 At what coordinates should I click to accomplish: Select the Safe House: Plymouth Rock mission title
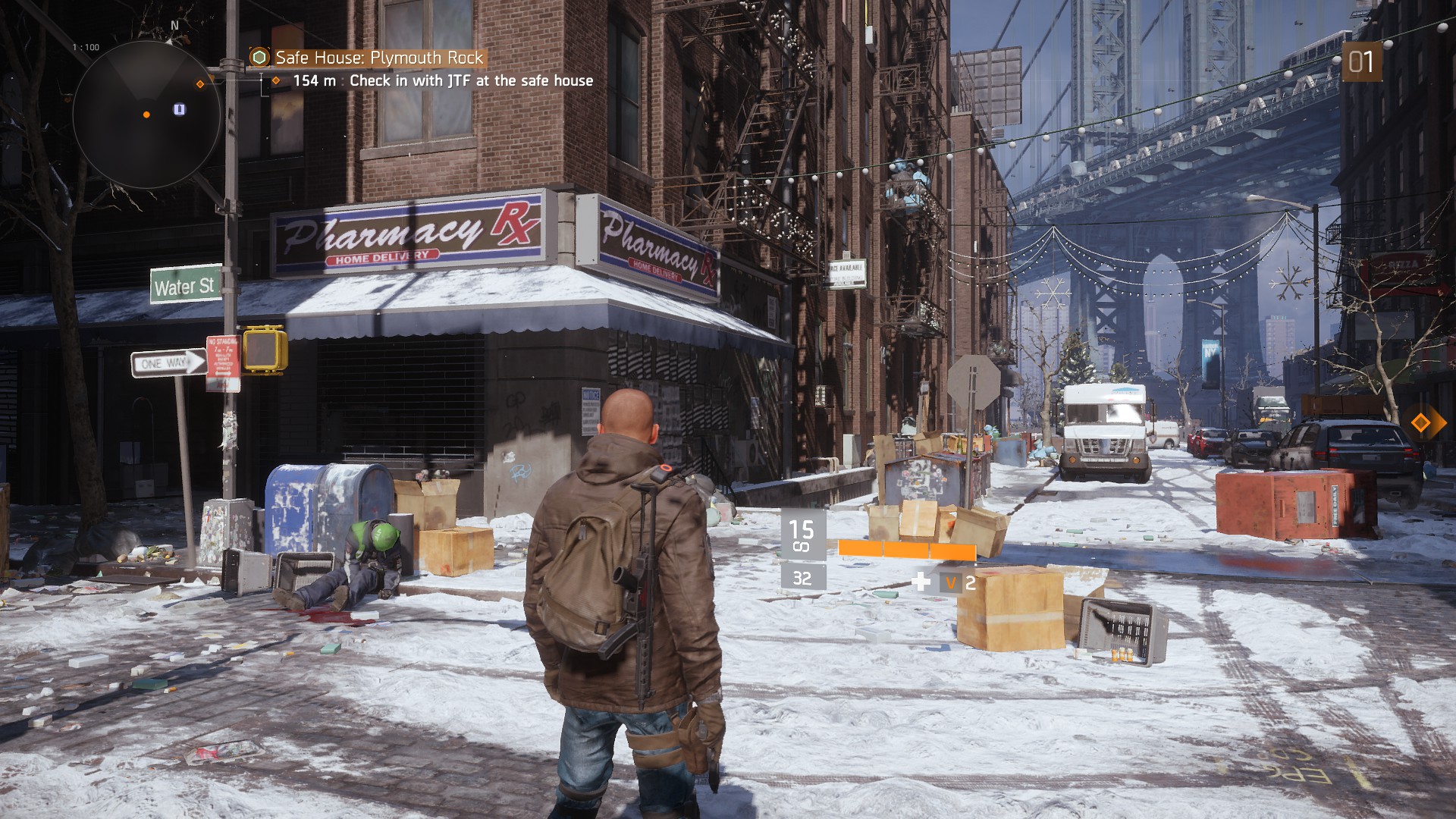pos(378,58)
